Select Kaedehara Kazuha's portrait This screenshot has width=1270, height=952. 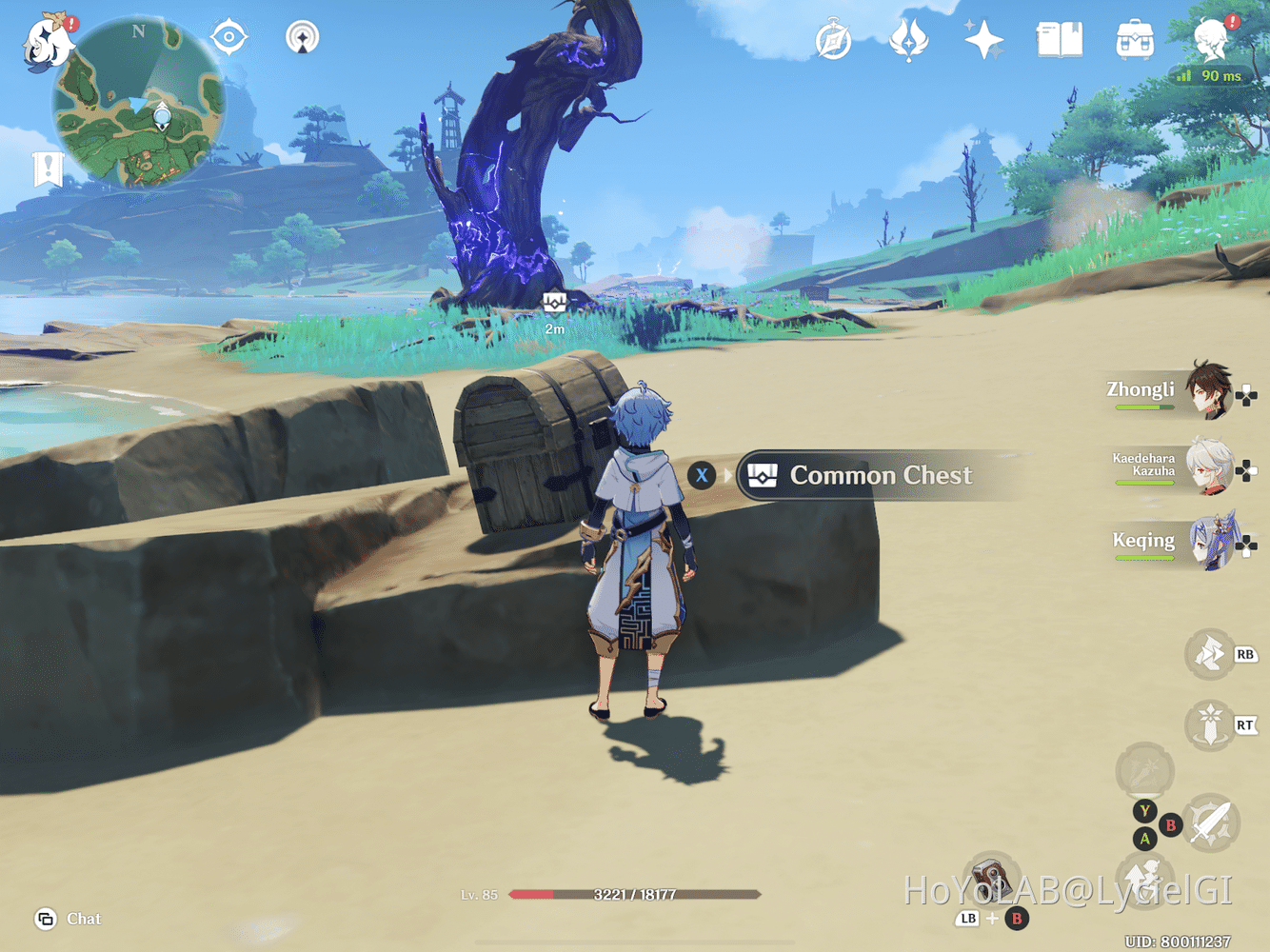coord(1209,466)
